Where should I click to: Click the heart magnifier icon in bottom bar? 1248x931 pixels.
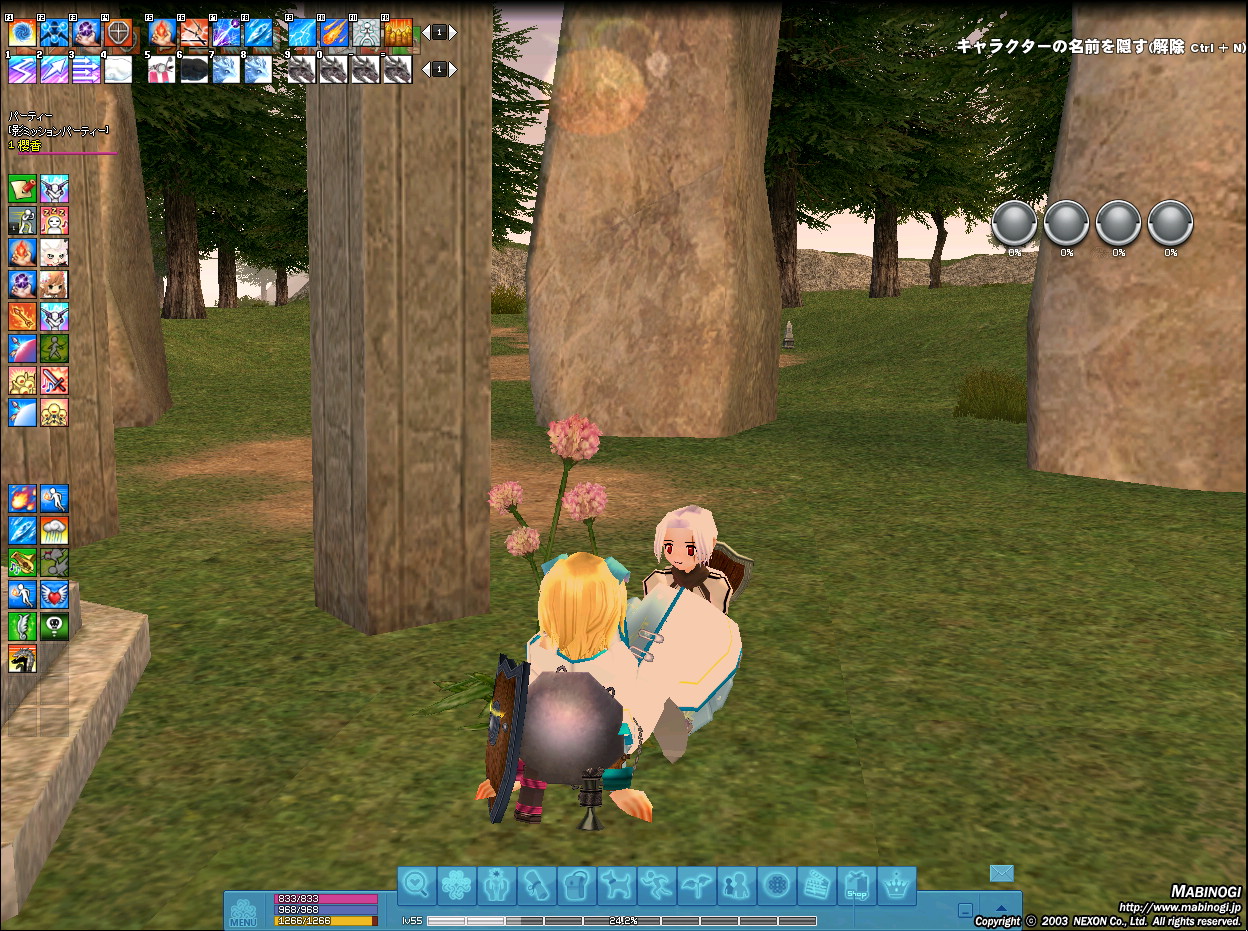click(417, 885)
